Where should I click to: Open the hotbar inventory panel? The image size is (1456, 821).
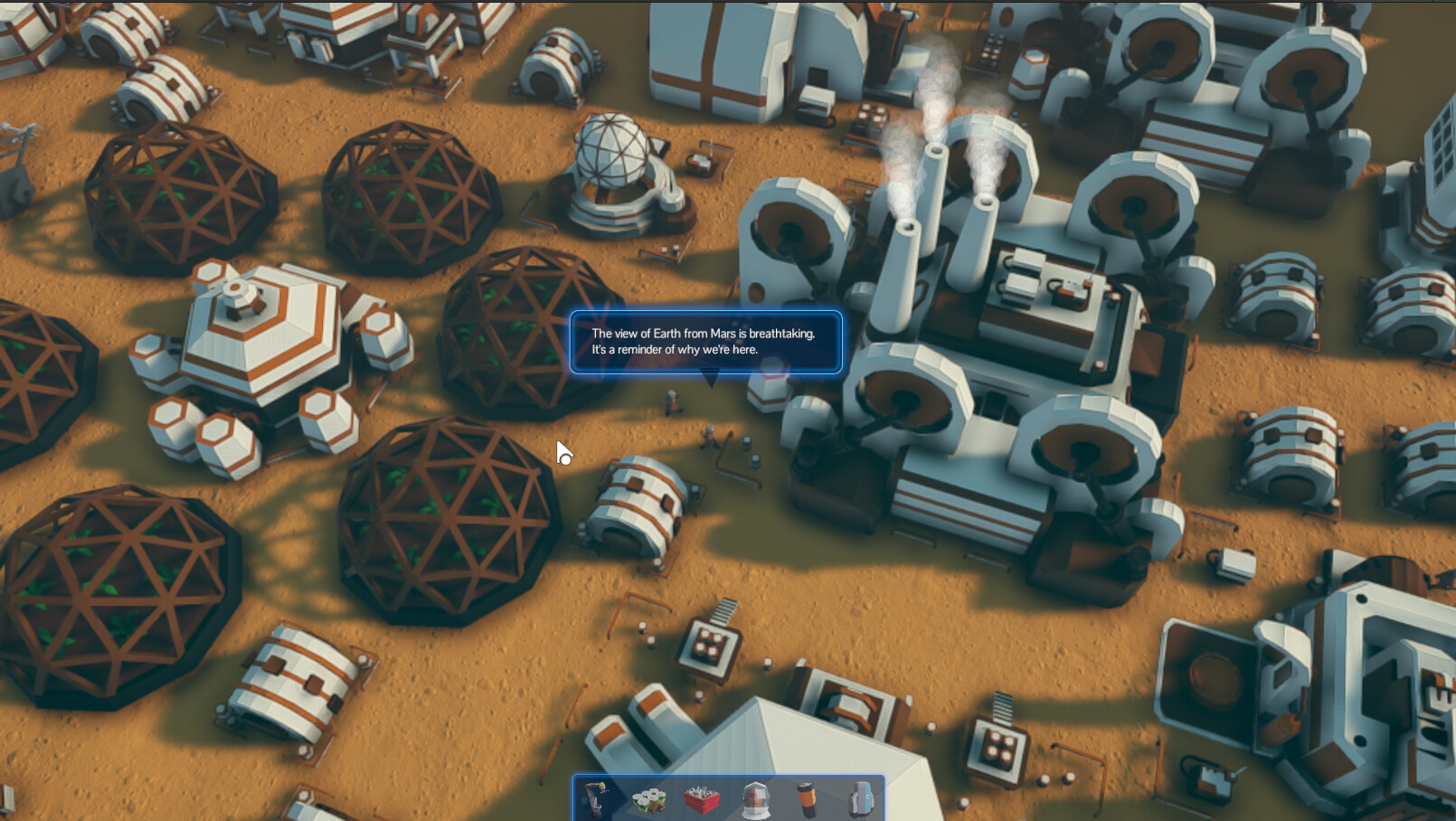click(728, 798)
